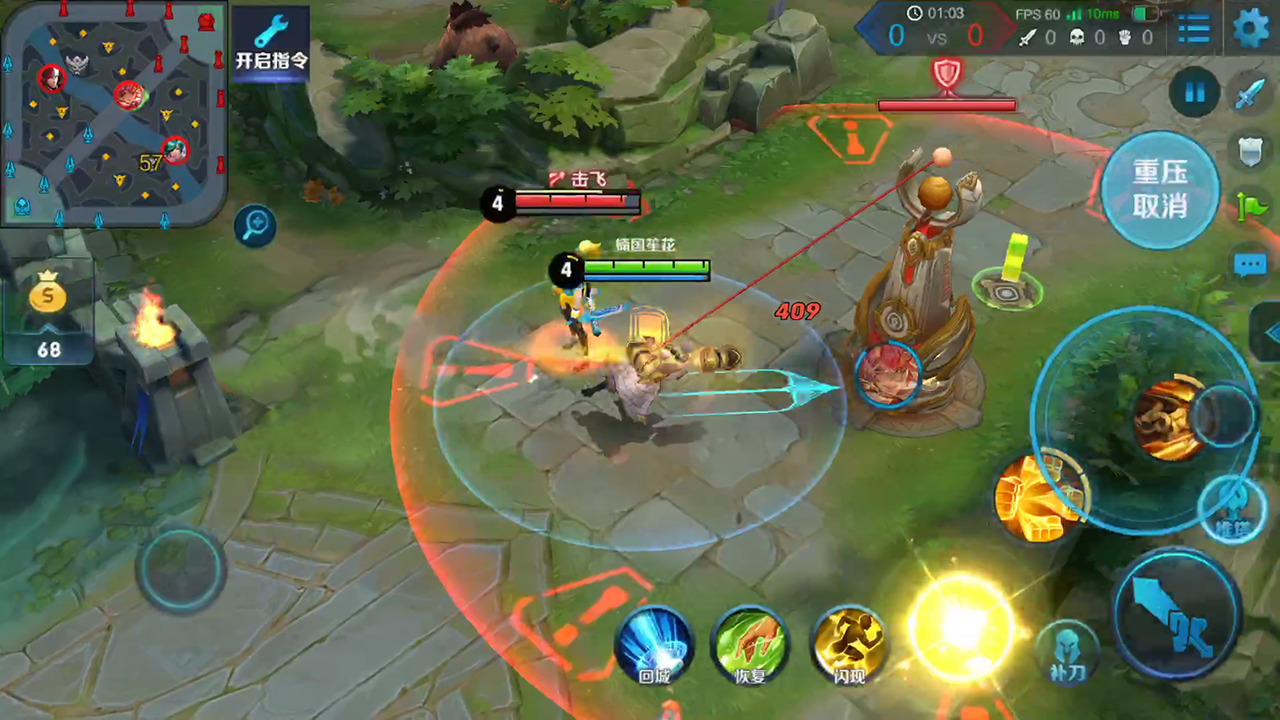Image resolution: width=1280 pixels, height=720 pixels.
Task: Open the chat speech-bubble messages
Action: pyautogui.click(x=1250, y=265)
